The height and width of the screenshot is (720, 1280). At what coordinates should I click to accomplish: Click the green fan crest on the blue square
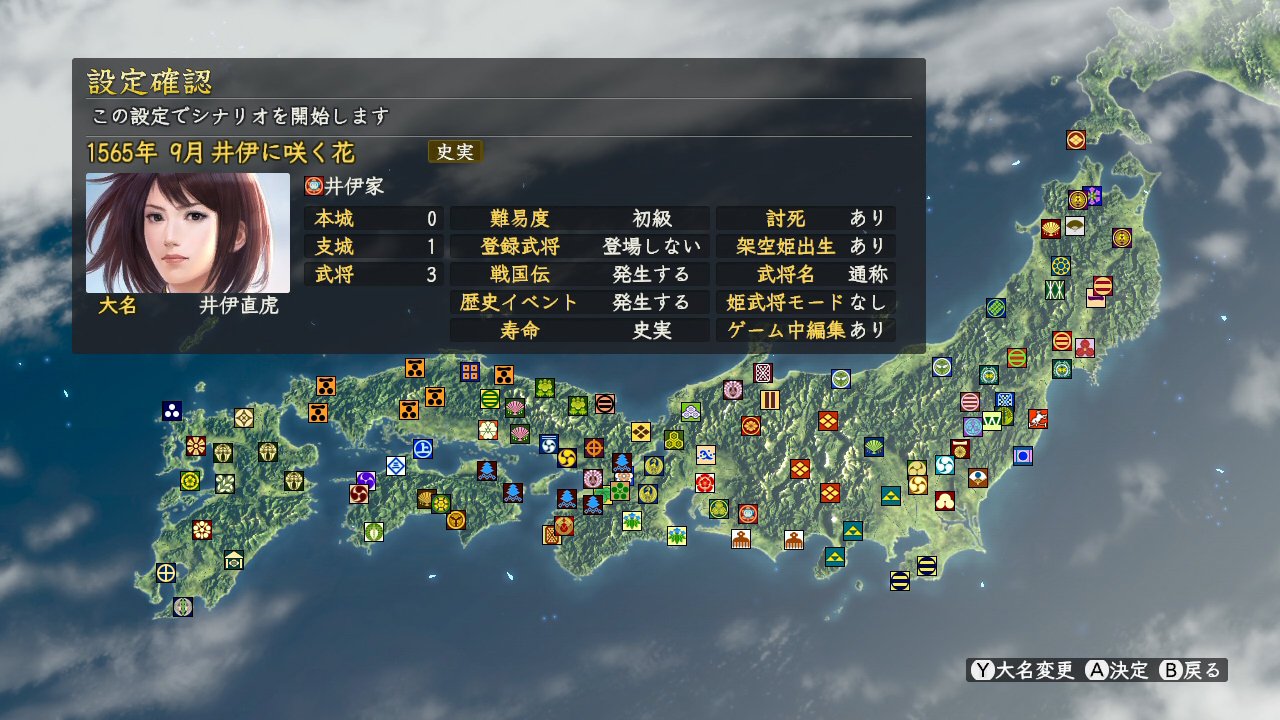click(873, 447)
